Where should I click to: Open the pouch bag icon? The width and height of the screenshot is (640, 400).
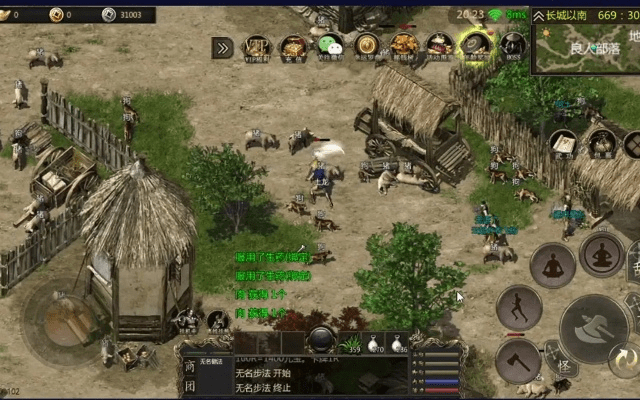(600, 144)
